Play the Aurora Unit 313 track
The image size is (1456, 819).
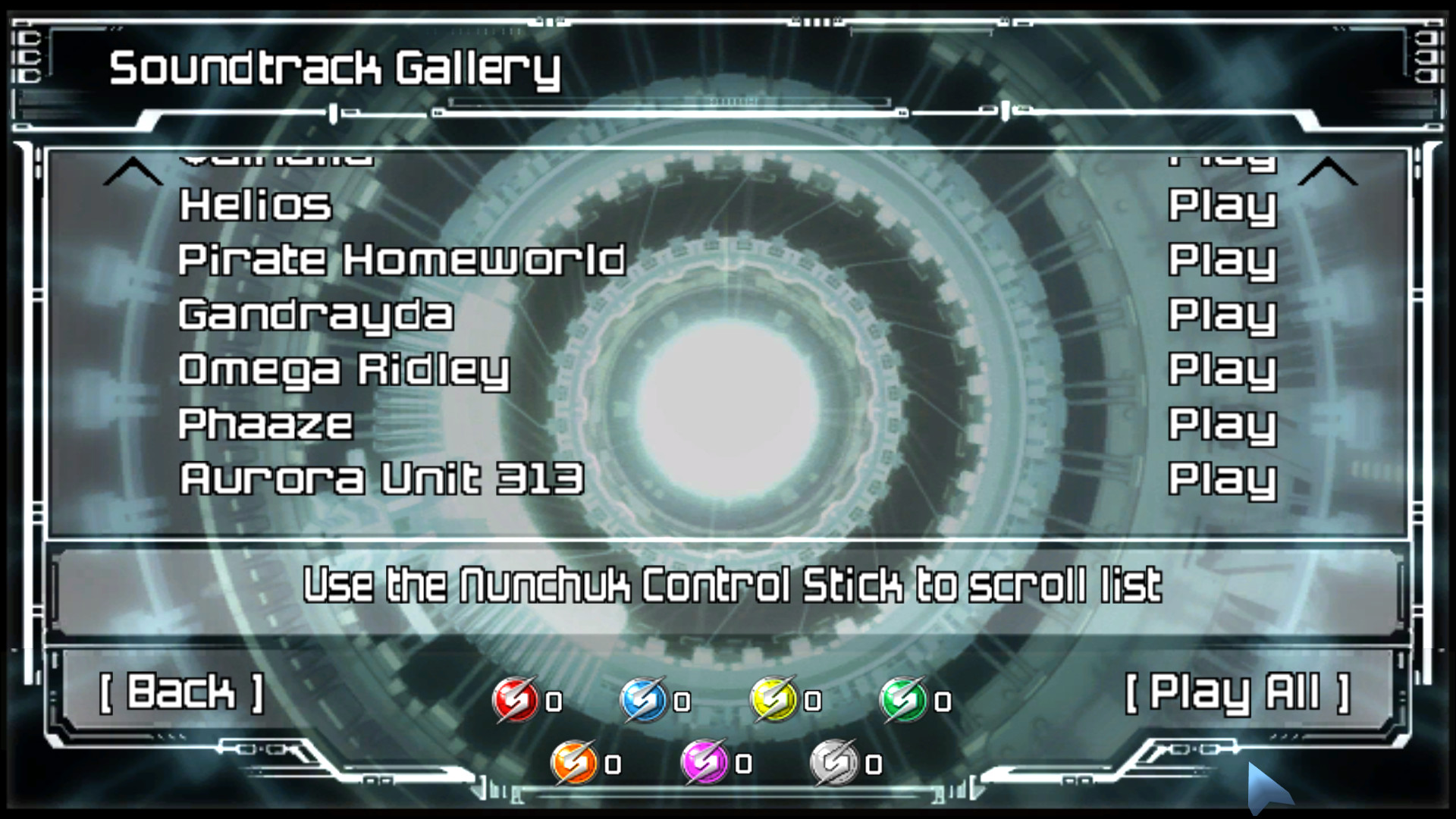pos(1222,480)
